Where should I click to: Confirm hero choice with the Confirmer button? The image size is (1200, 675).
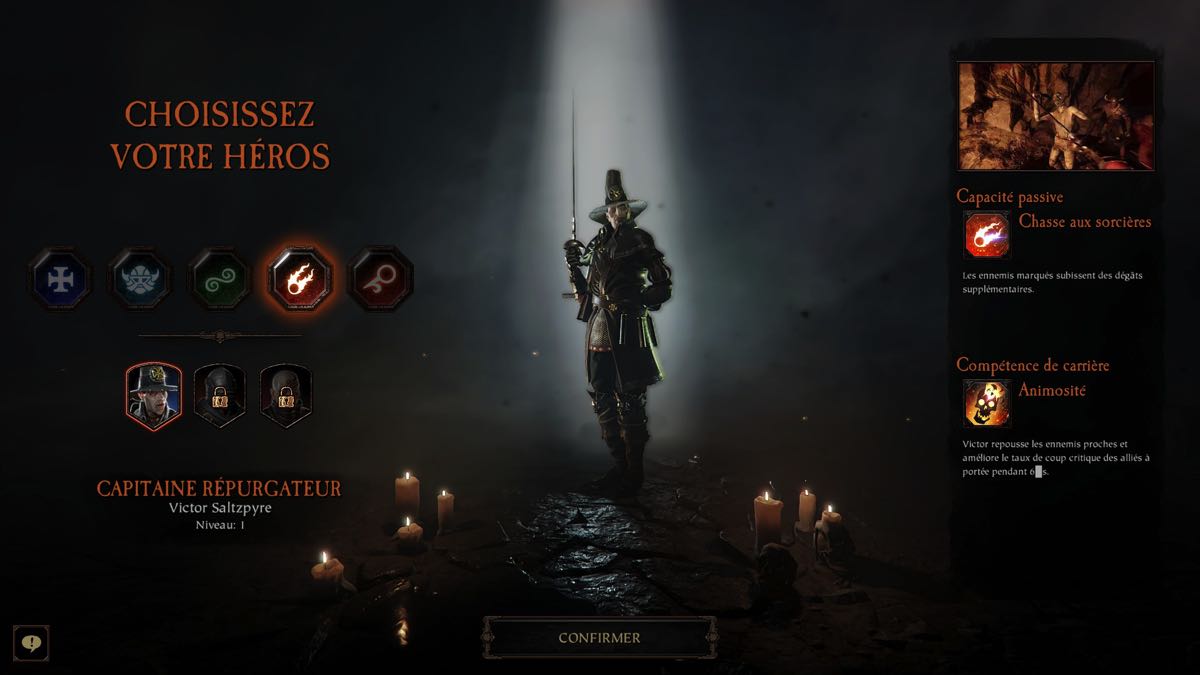pyautogui.click(x=599, y=637)
